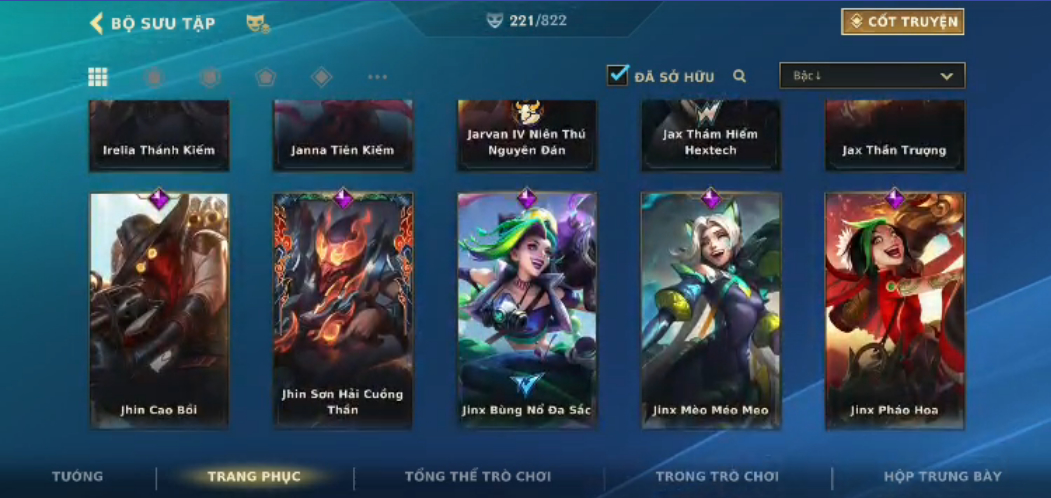Screen dimensions: 1051x498
Task: Pick the Jinx Pháo Hoa skin card
Action: [x=894, y=310]
